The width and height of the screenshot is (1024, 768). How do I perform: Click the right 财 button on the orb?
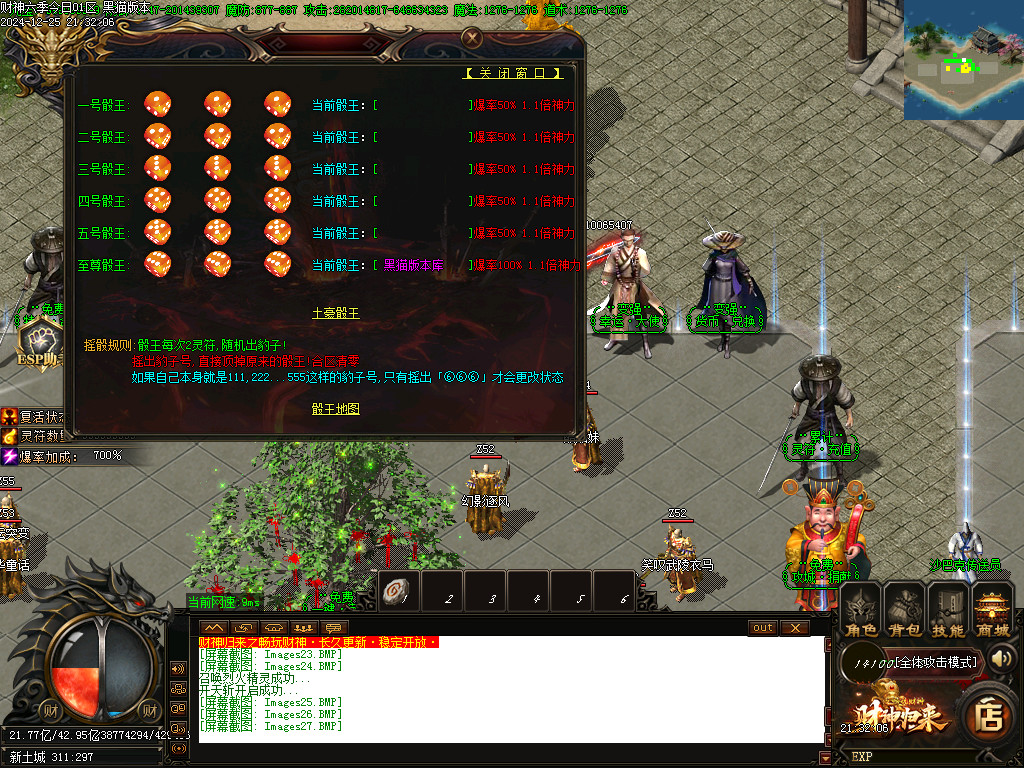[150, 711]
